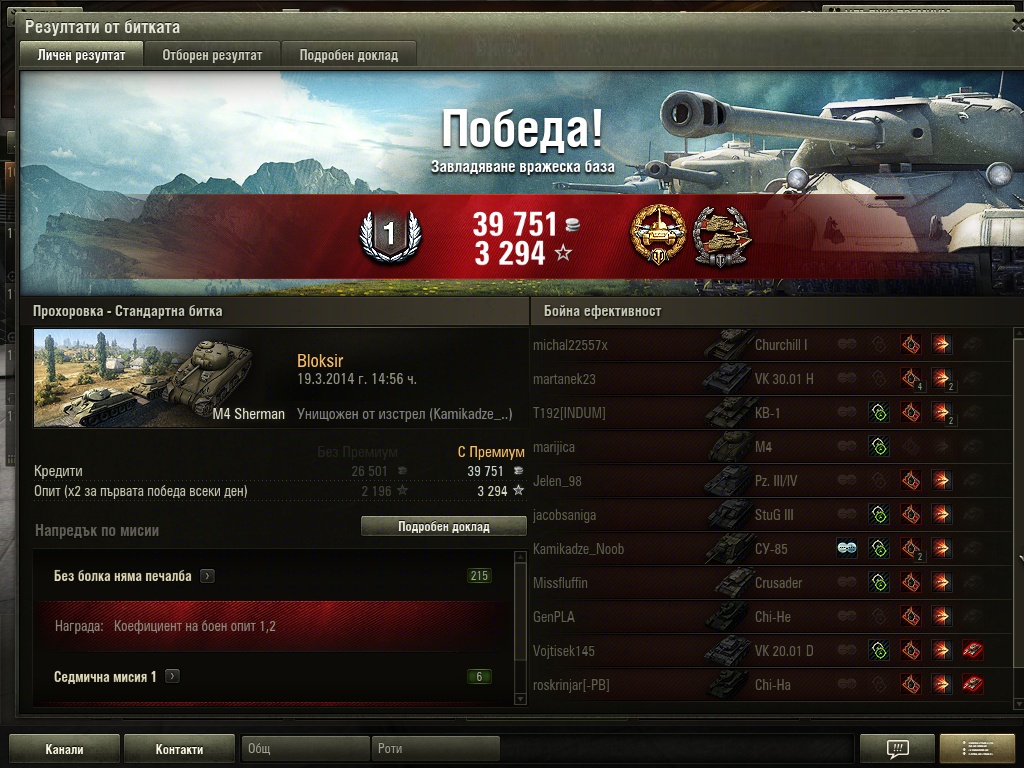The image size is (1024, 768).
Task: Select the Общ chat tab
Action: (x=305, y=749)
